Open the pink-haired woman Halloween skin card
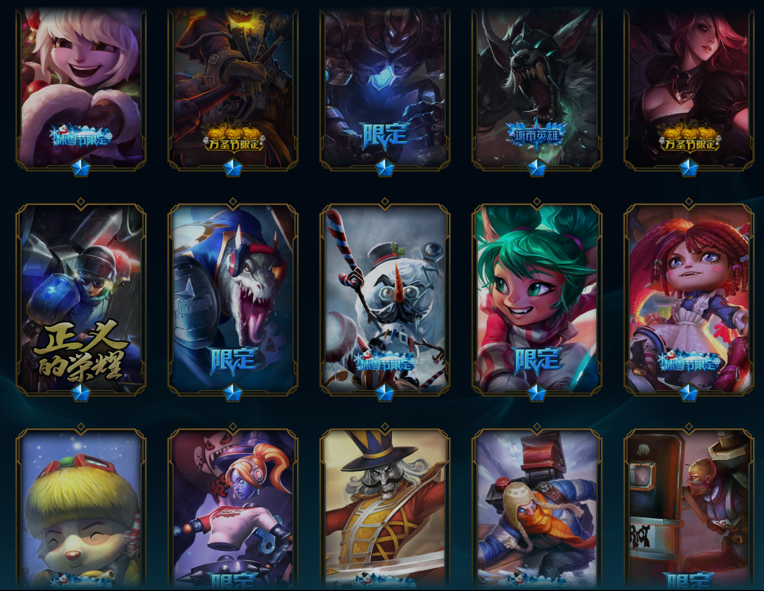764x591 pixels. pyautogui.click(x=689, y=88)
